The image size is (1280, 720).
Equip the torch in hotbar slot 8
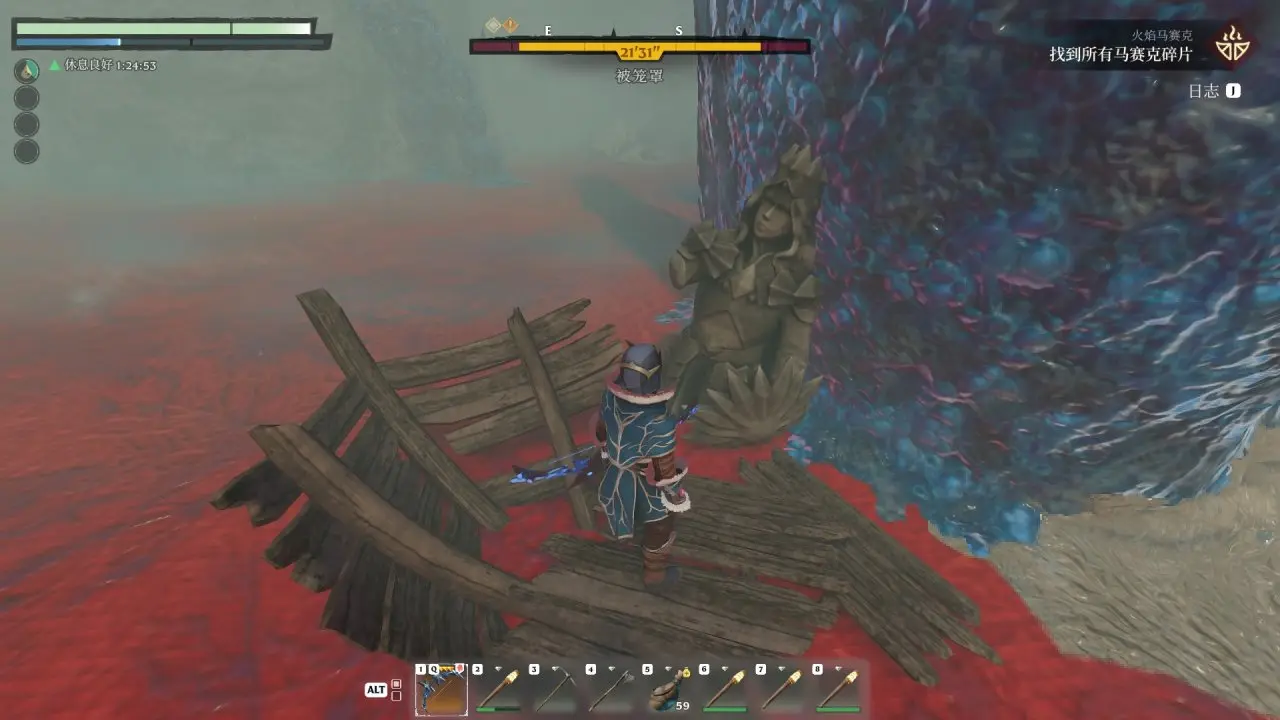[839, 690]
